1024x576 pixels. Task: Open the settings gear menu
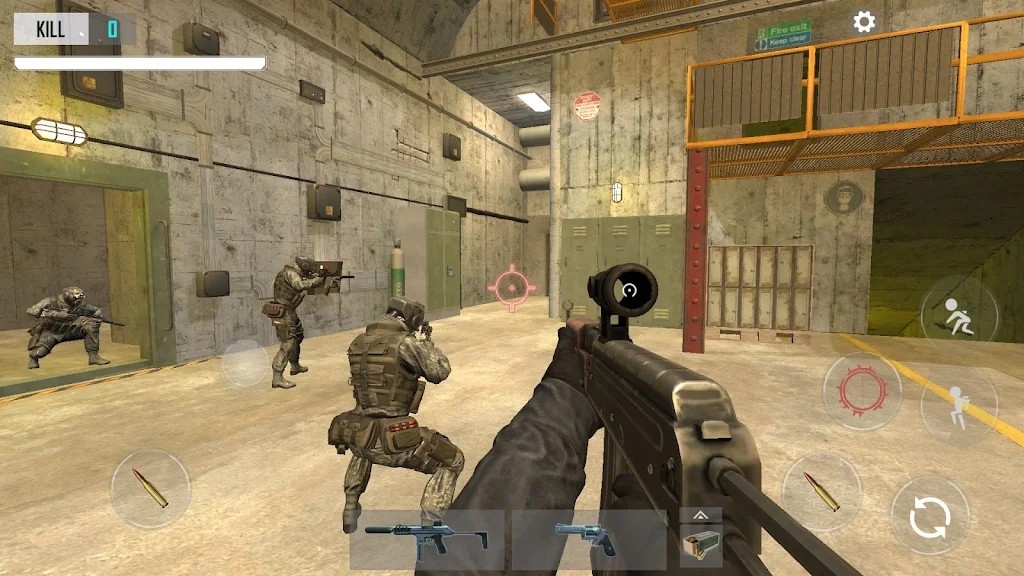864,22
